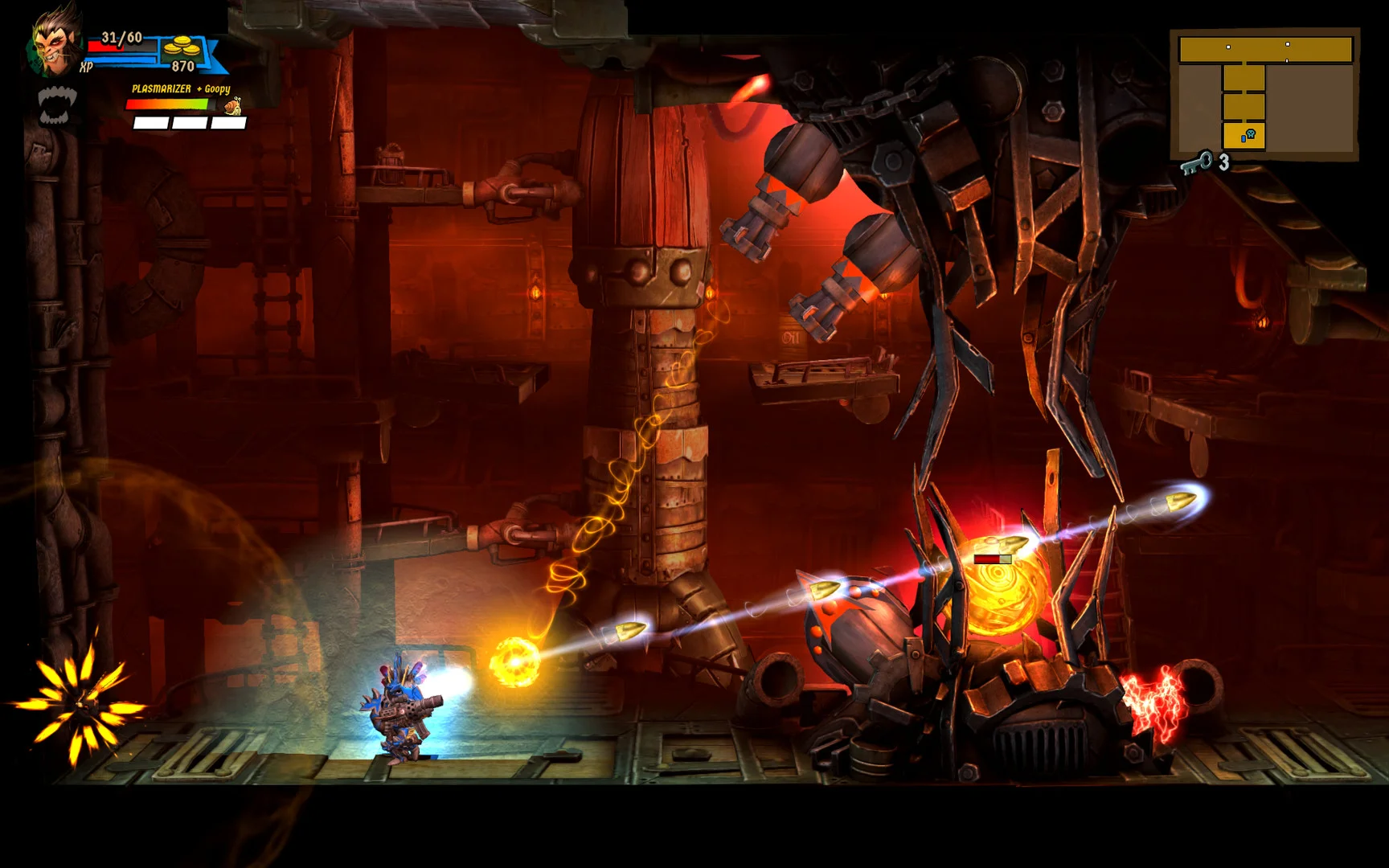Click the monkey character portrait
Image resolution: width=1389 pixels, height=868 pixels.
[x=55, y=40]
